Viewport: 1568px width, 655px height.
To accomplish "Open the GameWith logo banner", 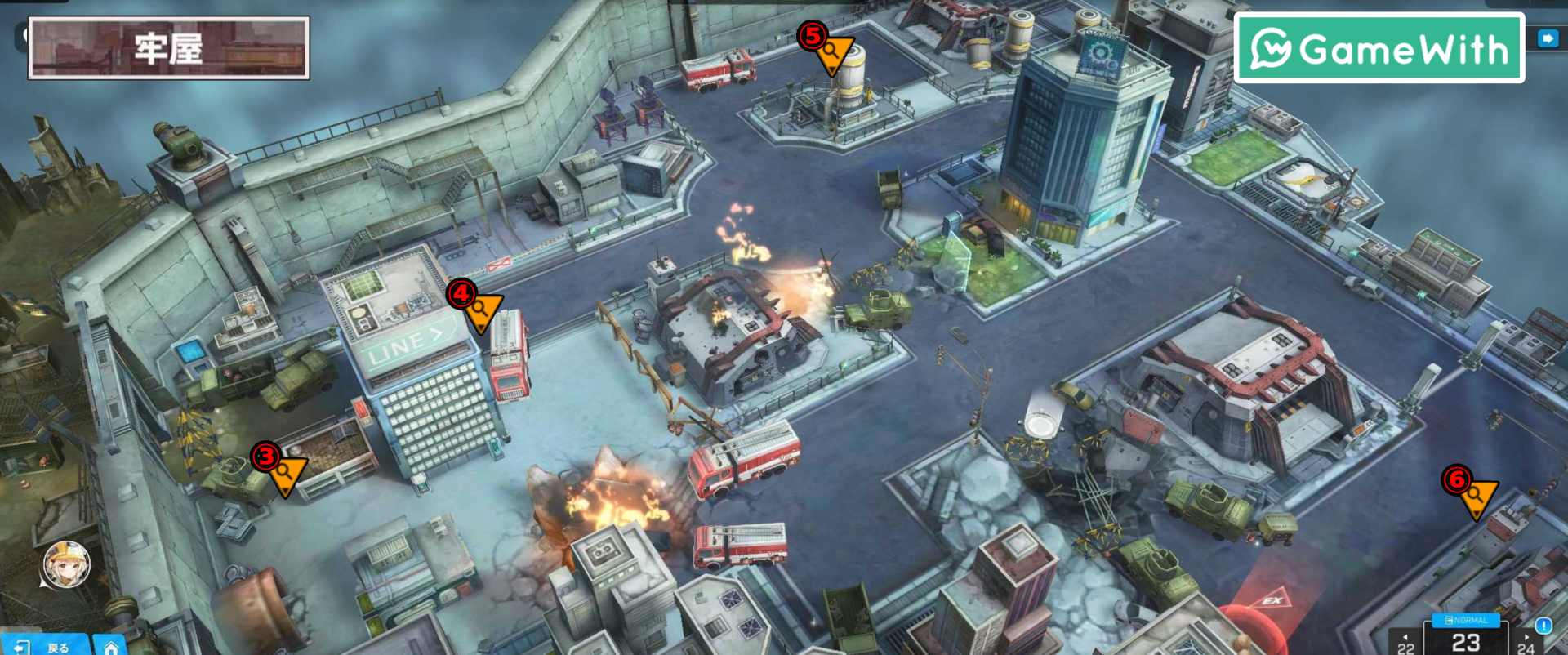I will (x=1379, y=49).
